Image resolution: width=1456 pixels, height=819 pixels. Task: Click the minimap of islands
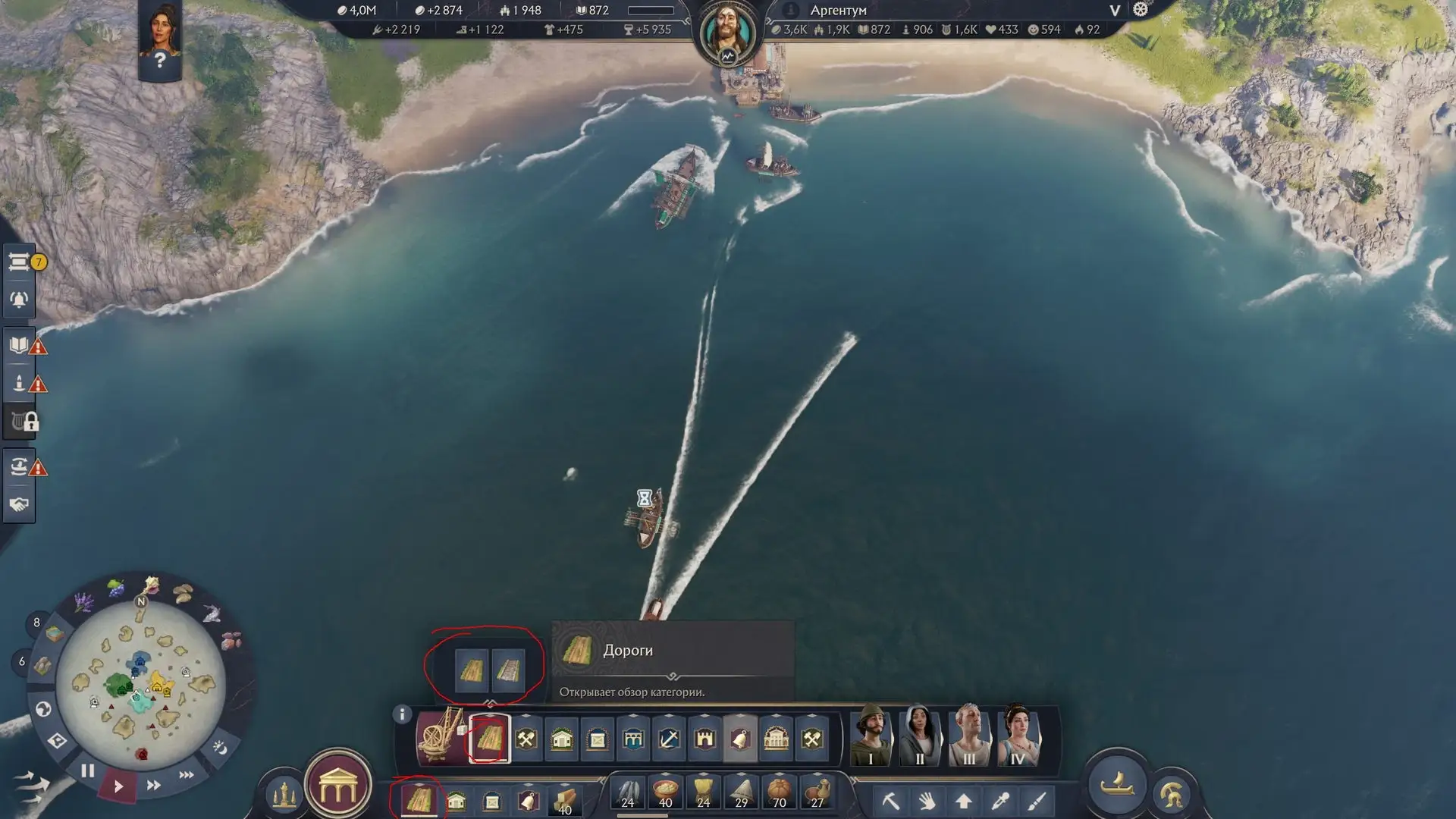point(140,684)
